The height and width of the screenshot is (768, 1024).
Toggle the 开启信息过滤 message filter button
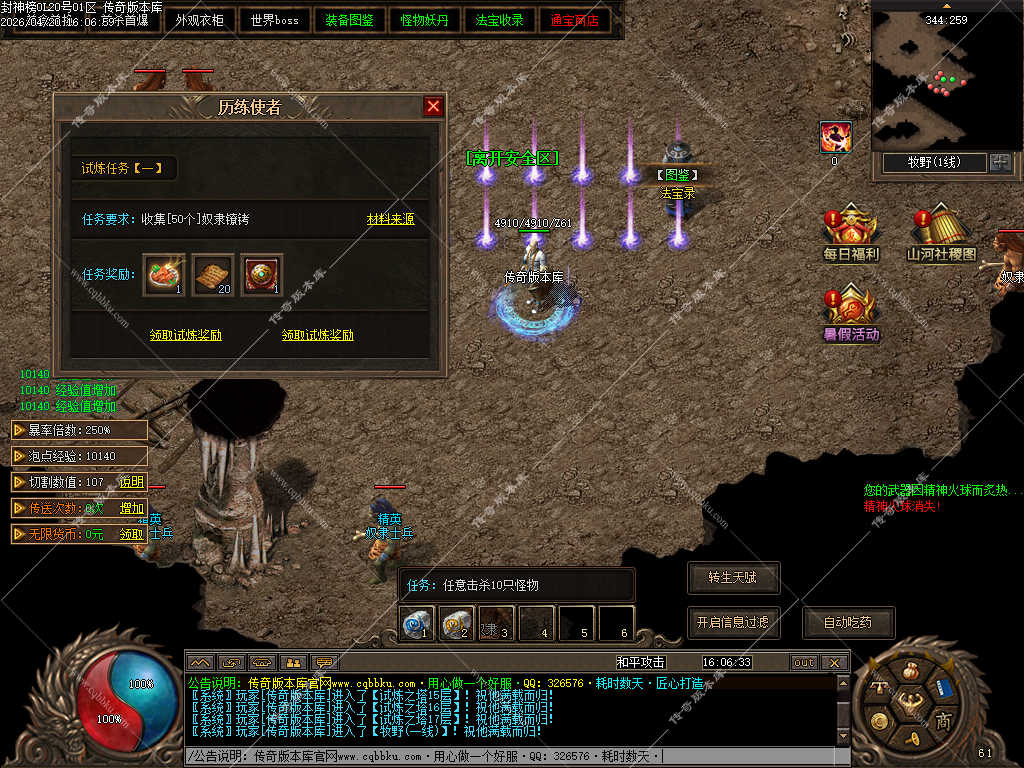pos(733,622)
